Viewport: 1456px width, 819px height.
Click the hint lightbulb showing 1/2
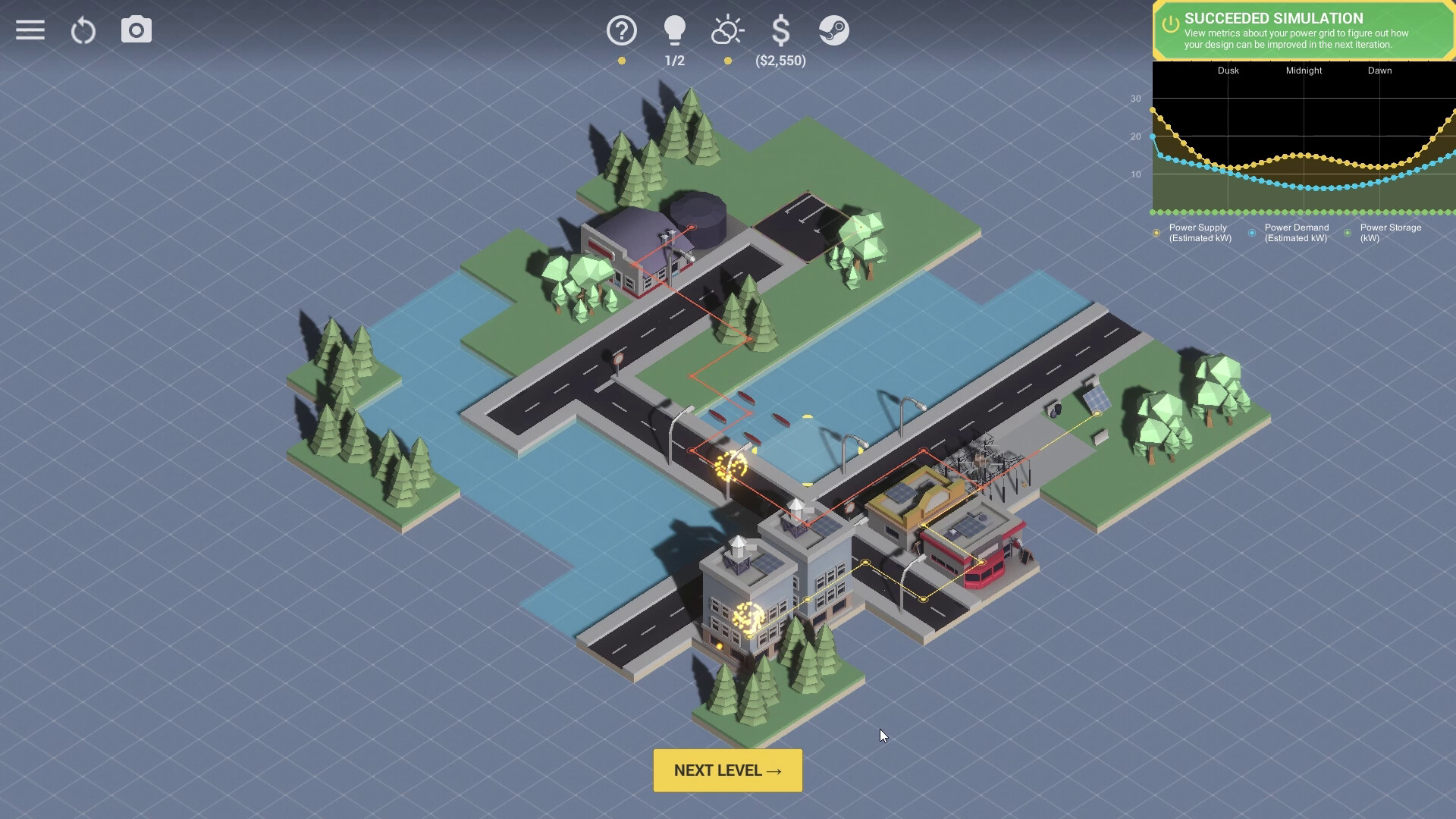coord(674,30)
